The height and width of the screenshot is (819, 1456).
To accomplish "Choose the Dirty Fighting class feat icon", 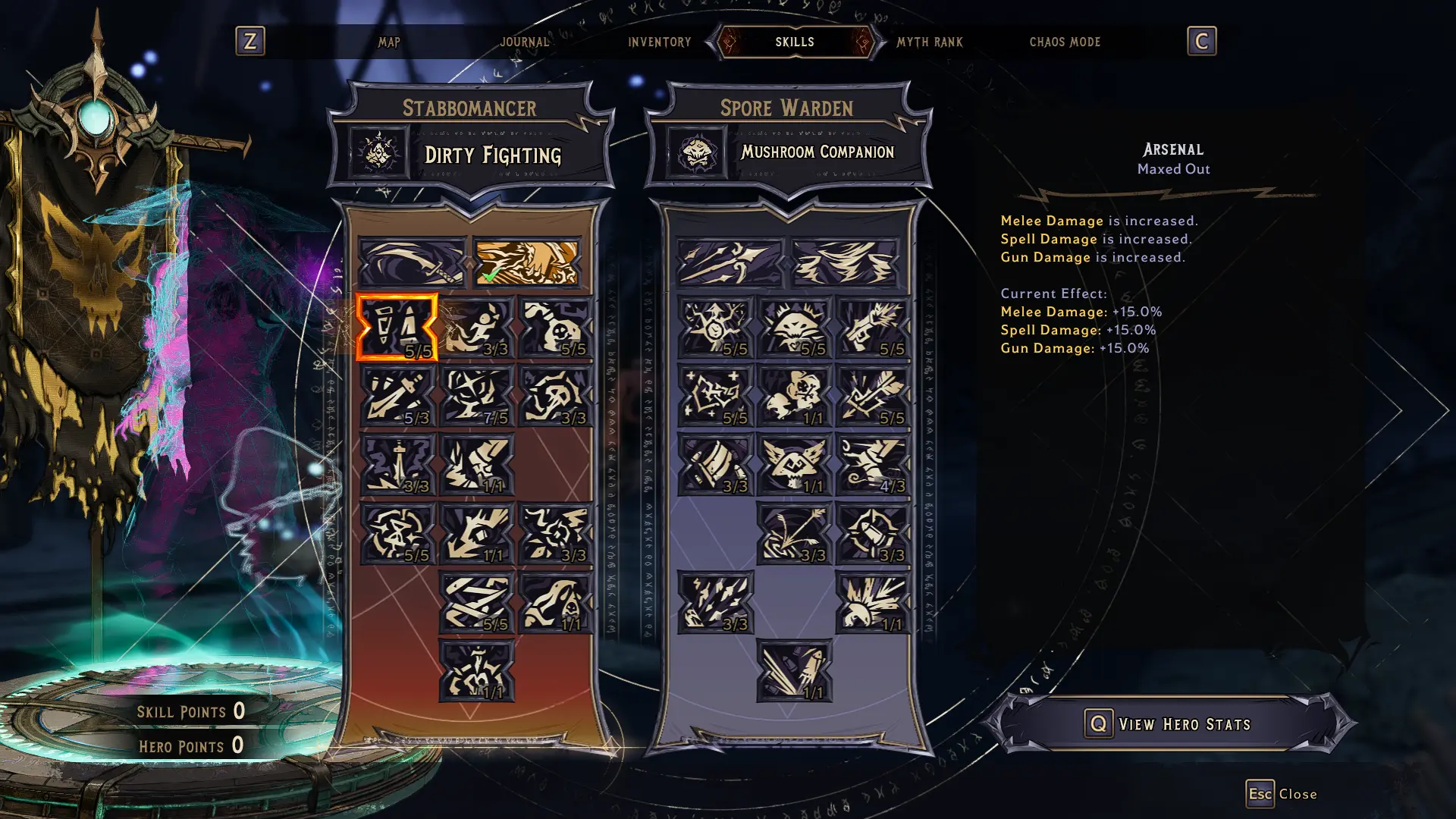I will [378, 154].
